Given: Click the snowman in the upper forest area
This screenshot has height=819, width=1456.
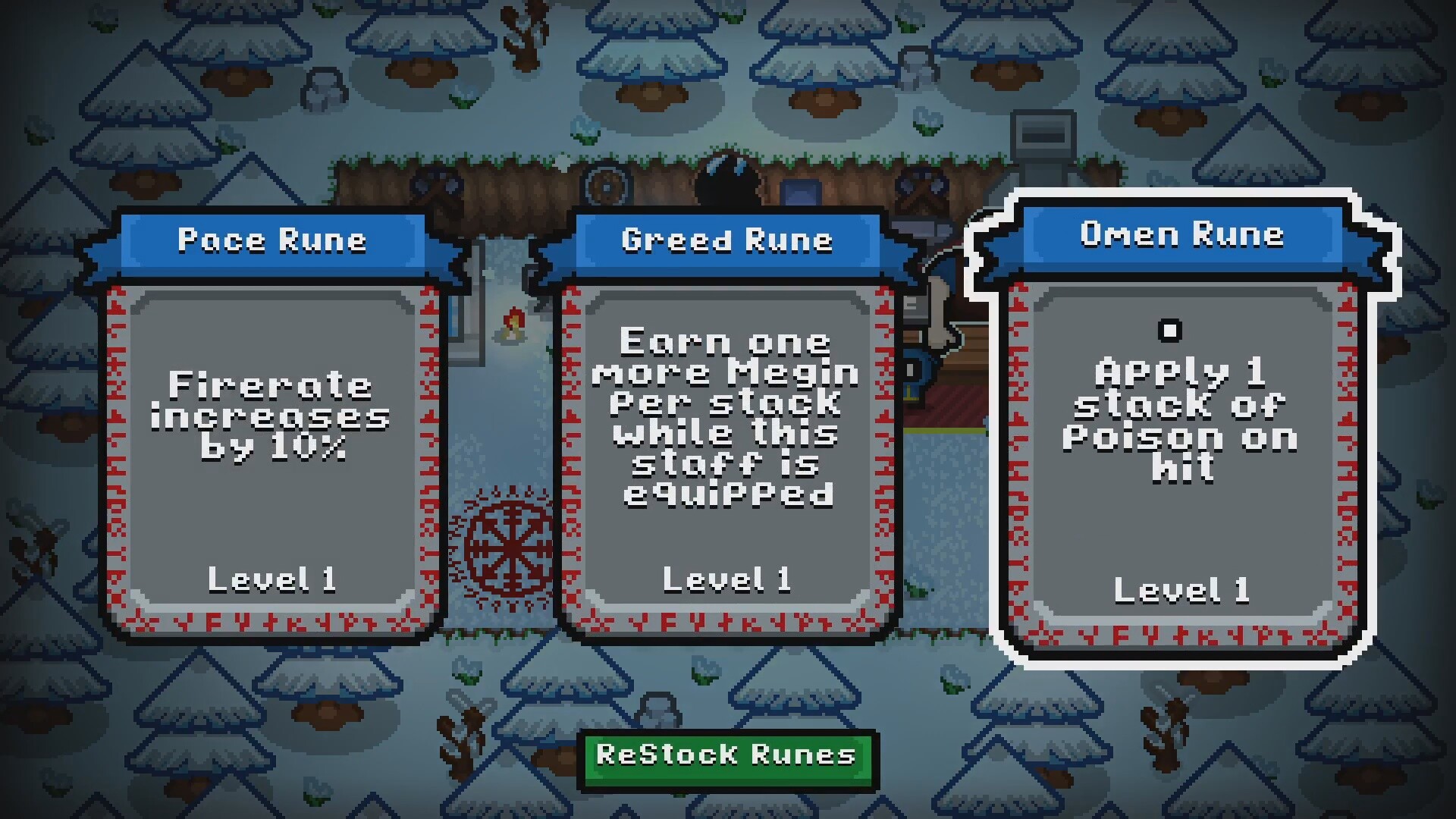Looking at the screenshot, I should pyautogui.click(x=326, y=85).
